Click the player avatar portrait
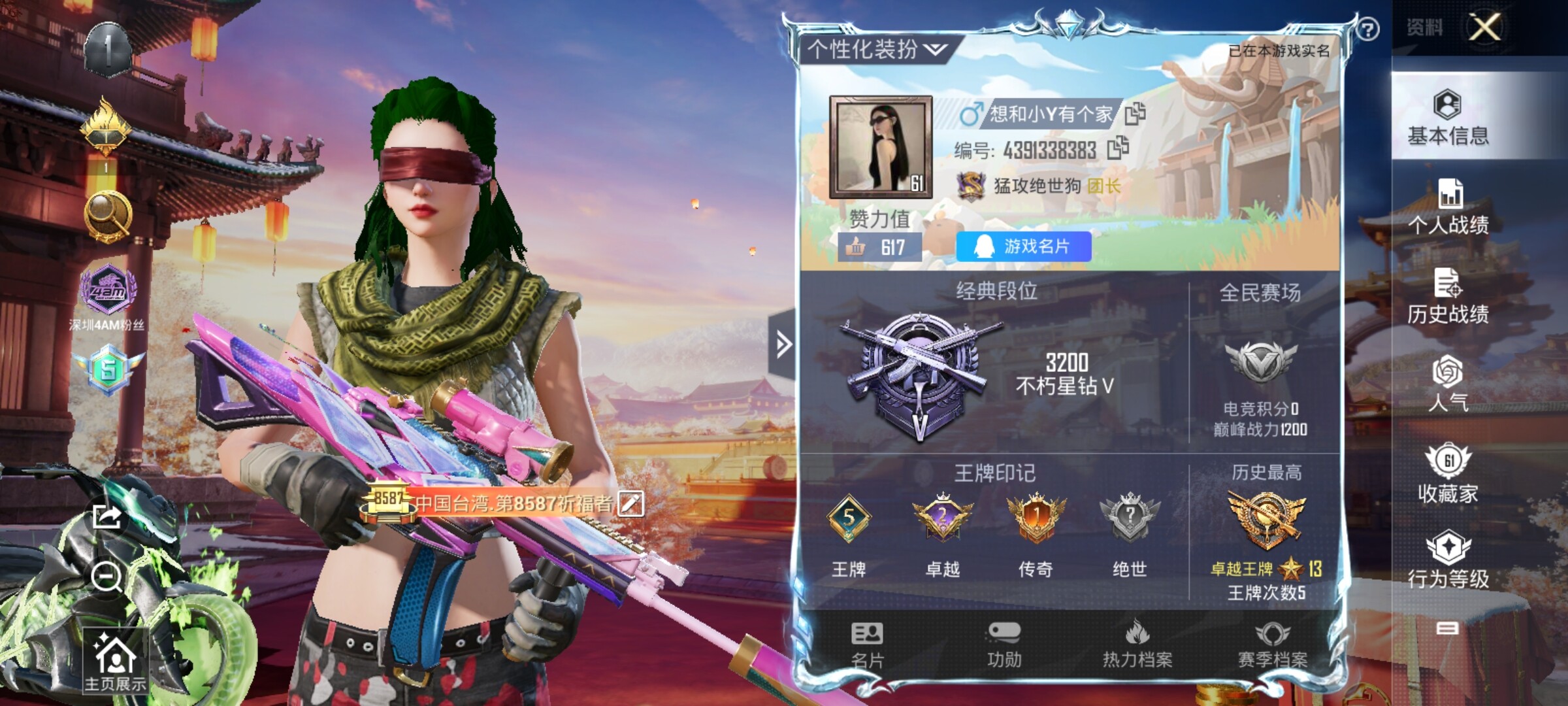The height and width of the screenshot is (706, 1568). 880,147
